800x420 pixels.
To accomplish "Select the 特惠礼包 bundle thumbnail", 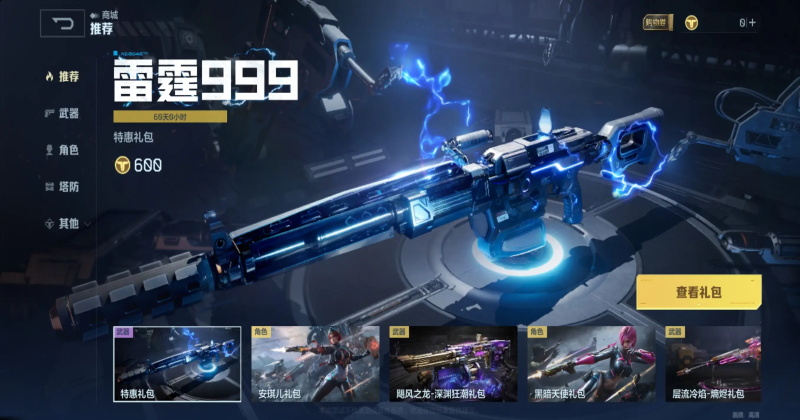I will pyautogui.click(x=177, y=364).
